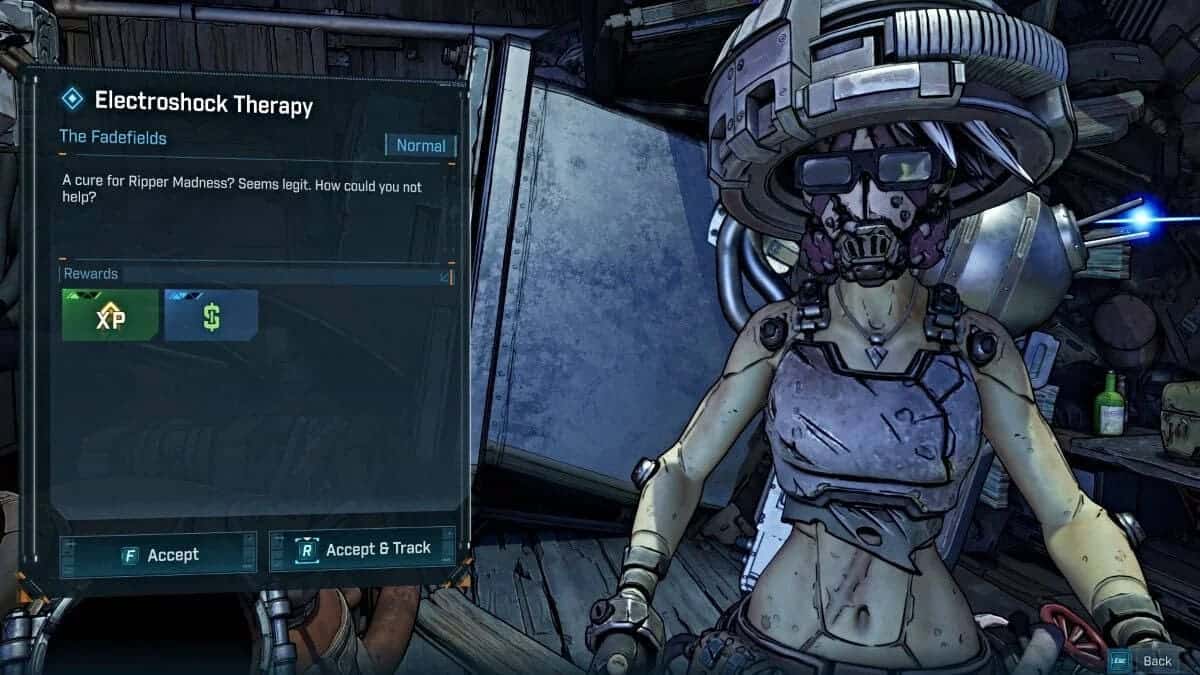The image size is (1200, 675).
Task: Select the cash reward tile
Action: tap(211, 315)
